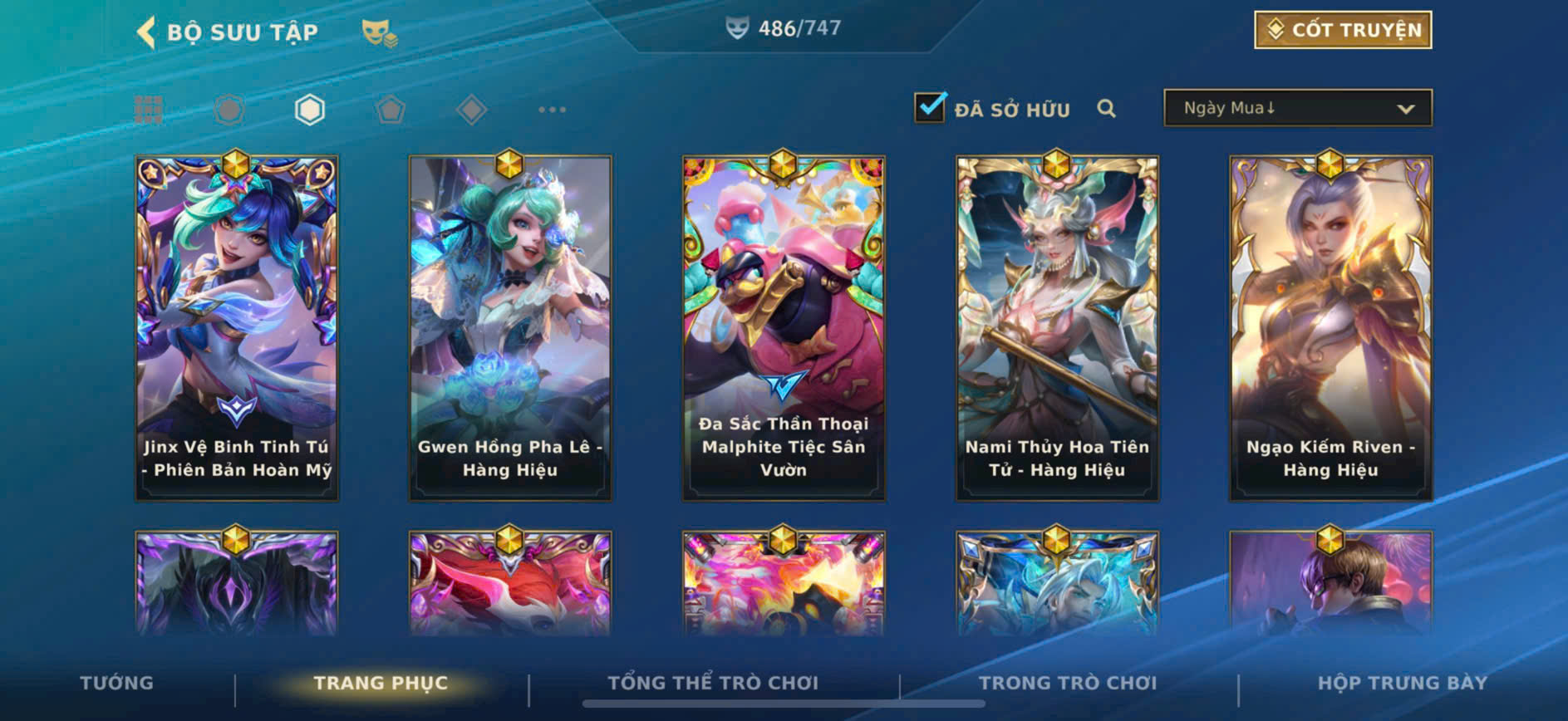Open the skin search magnifier
Viewport: 1568px width, 721px height.
point(1106,109)
